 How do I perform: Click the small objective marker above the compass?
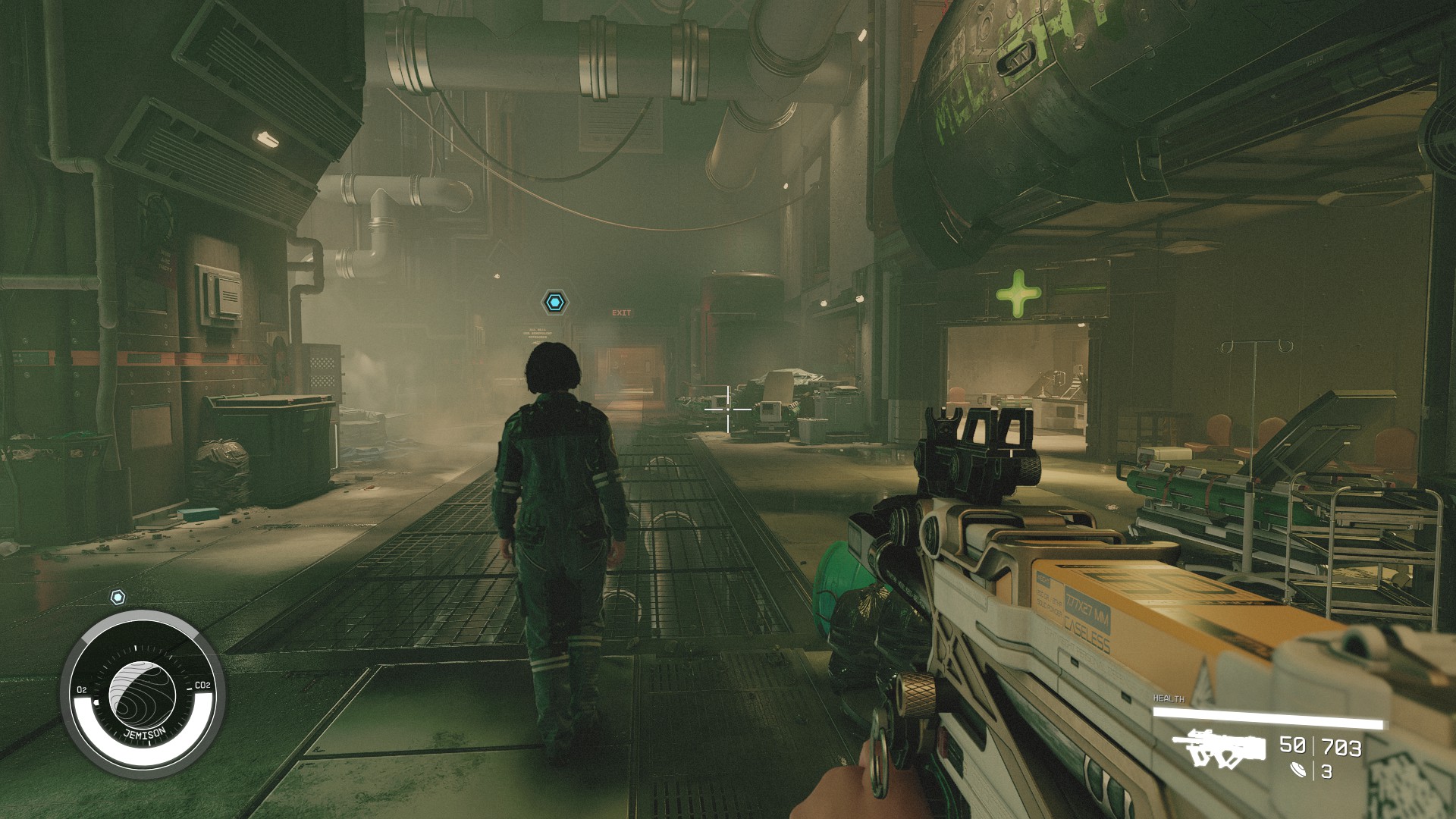tap(118, 598)
